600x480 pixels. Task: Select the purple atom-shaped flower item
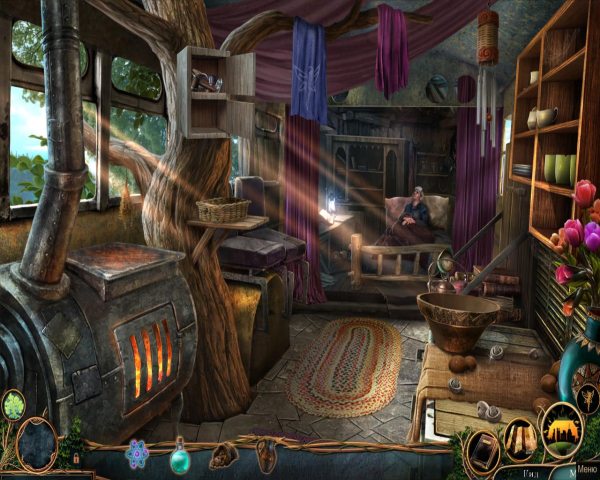tap(137, 454)
